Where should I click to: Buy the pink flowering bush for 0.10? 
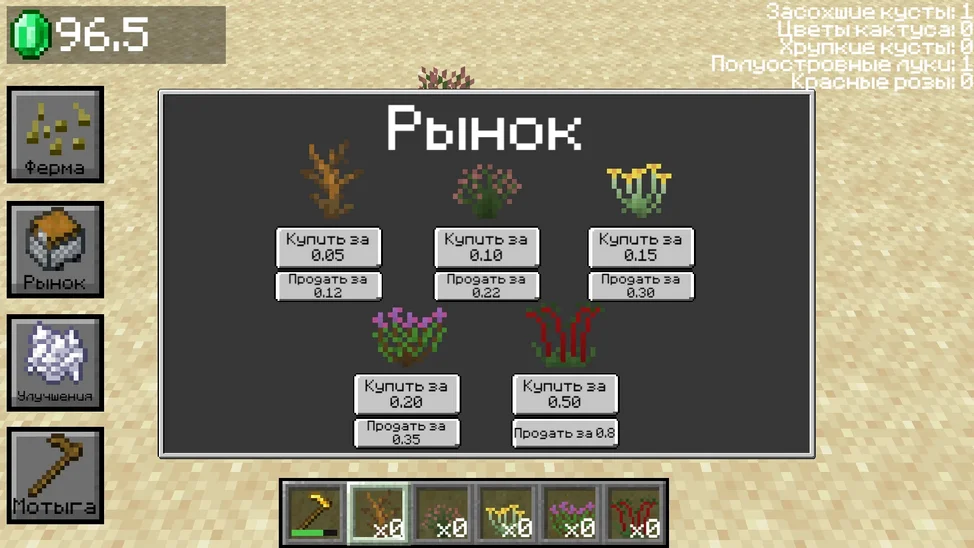tap(486, 247)
